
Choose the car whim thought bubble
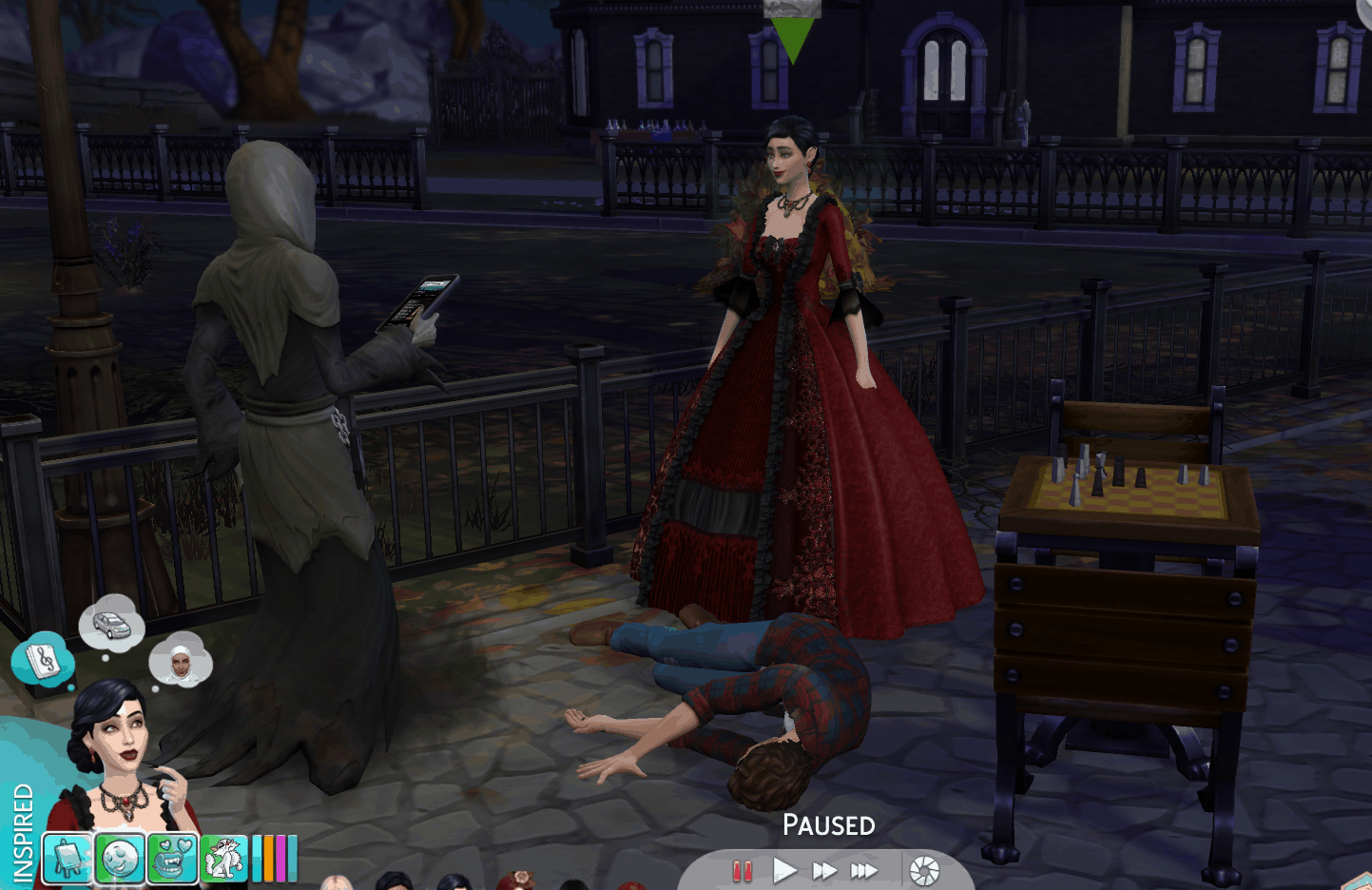111,625
